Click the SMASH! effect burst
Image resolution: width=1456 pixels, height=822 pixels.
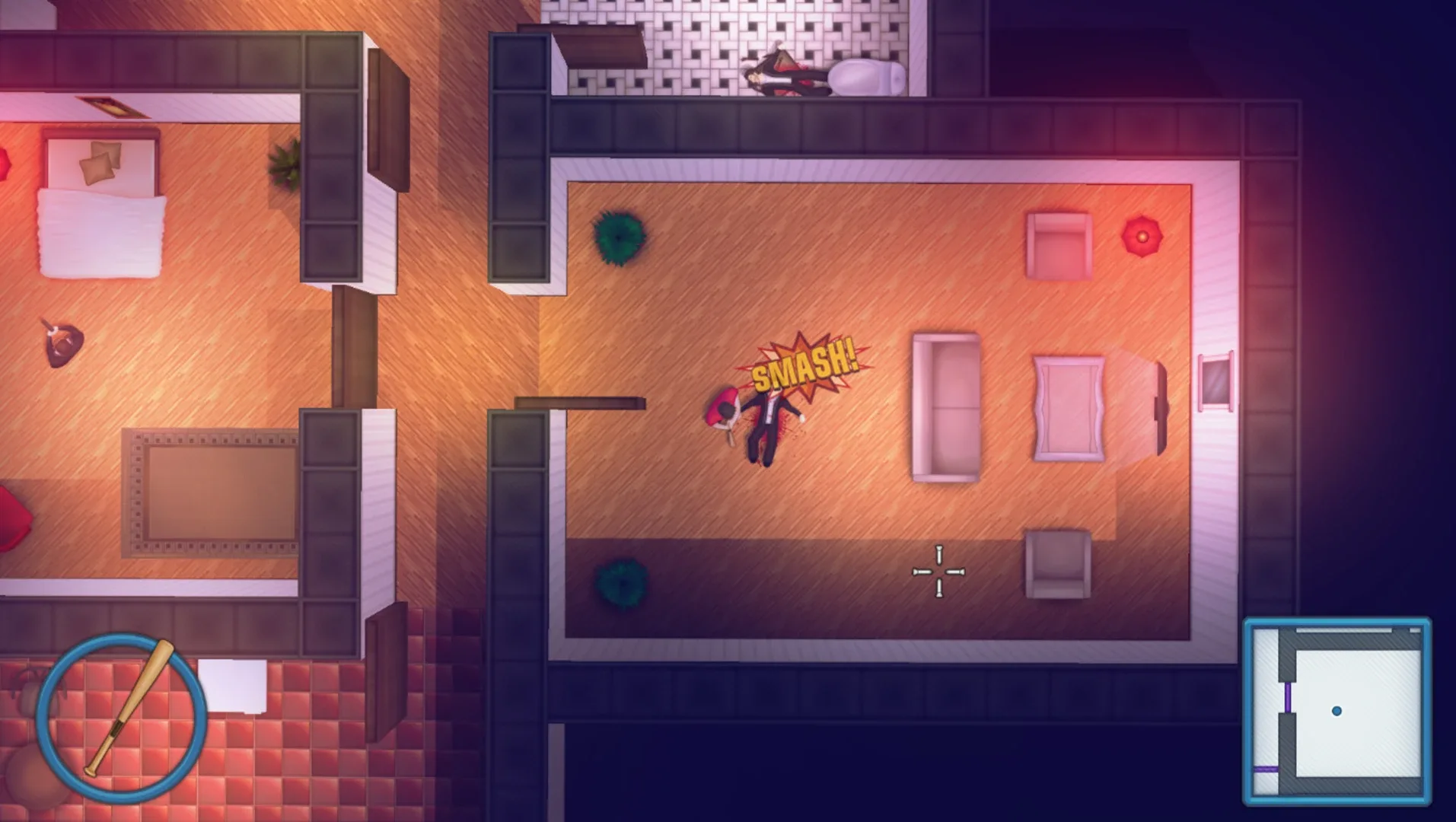pos(804,364)
